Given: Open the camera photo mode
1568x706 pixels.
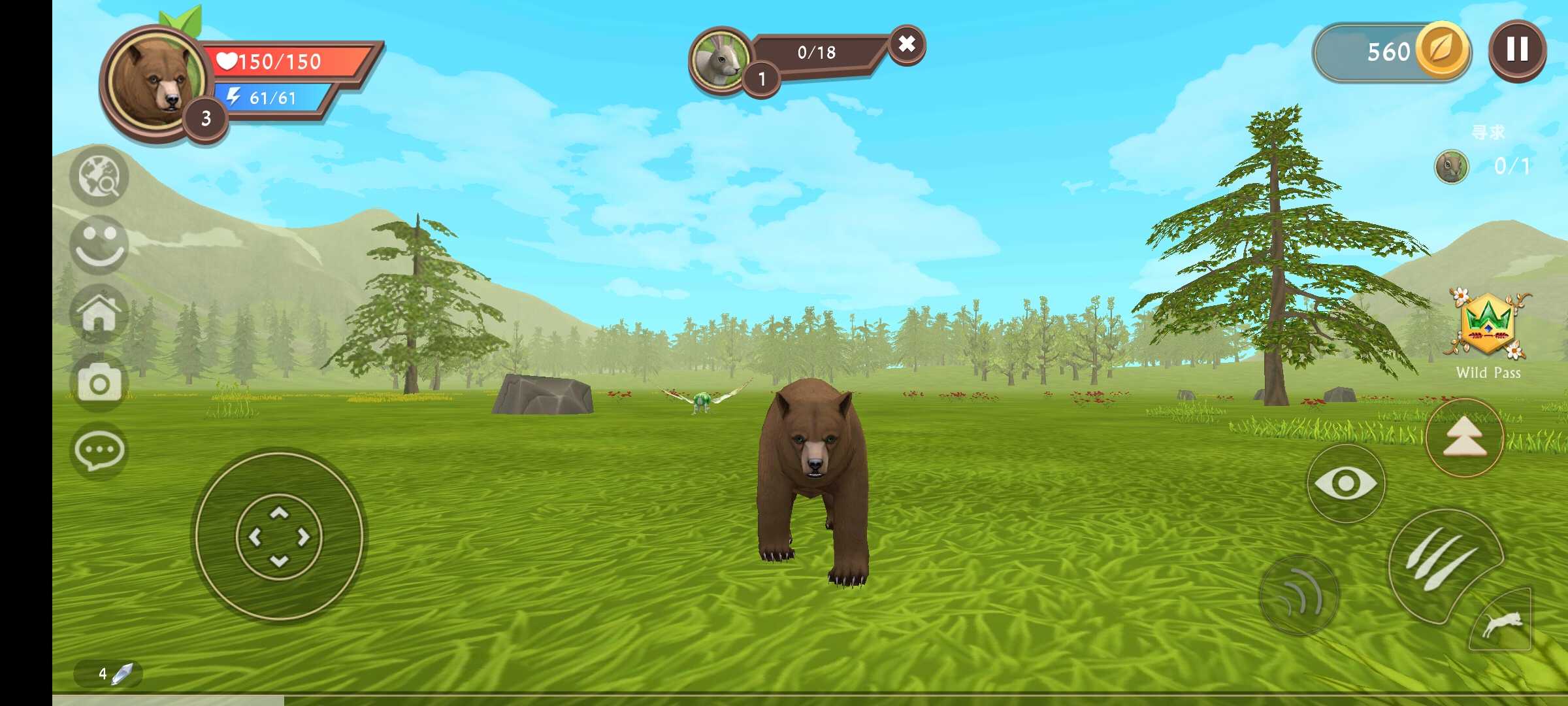Looking at the screenshot, I should (x=99, y=382).
